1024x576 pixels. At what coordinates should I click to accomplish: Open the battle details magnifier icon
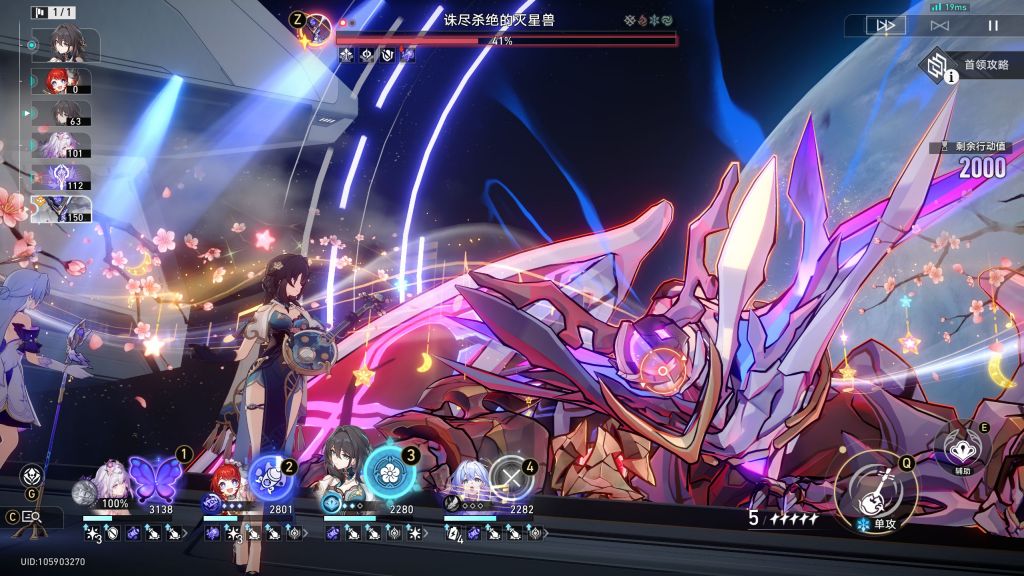click(30, 517)
